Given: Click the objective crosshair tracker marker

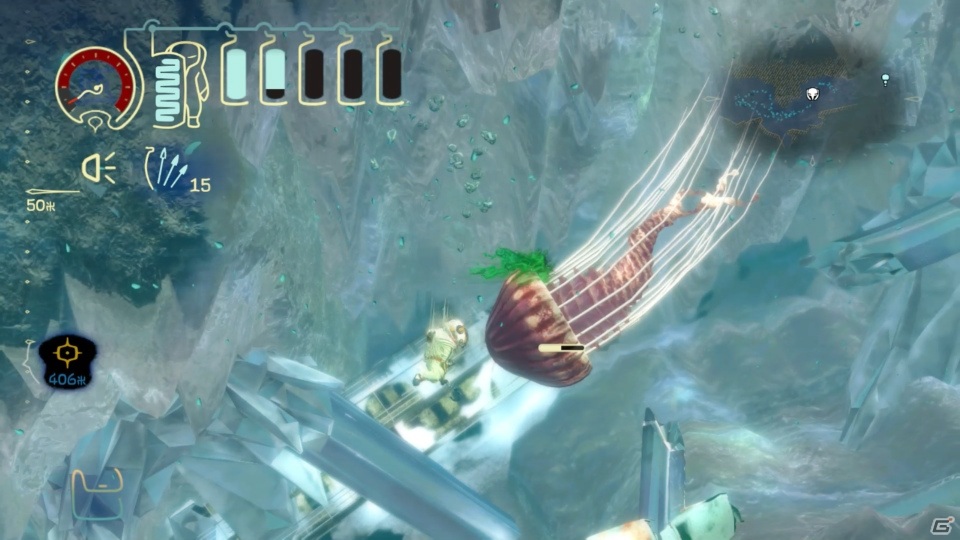Looking at the screenshot, I should (x=66, y=353).
